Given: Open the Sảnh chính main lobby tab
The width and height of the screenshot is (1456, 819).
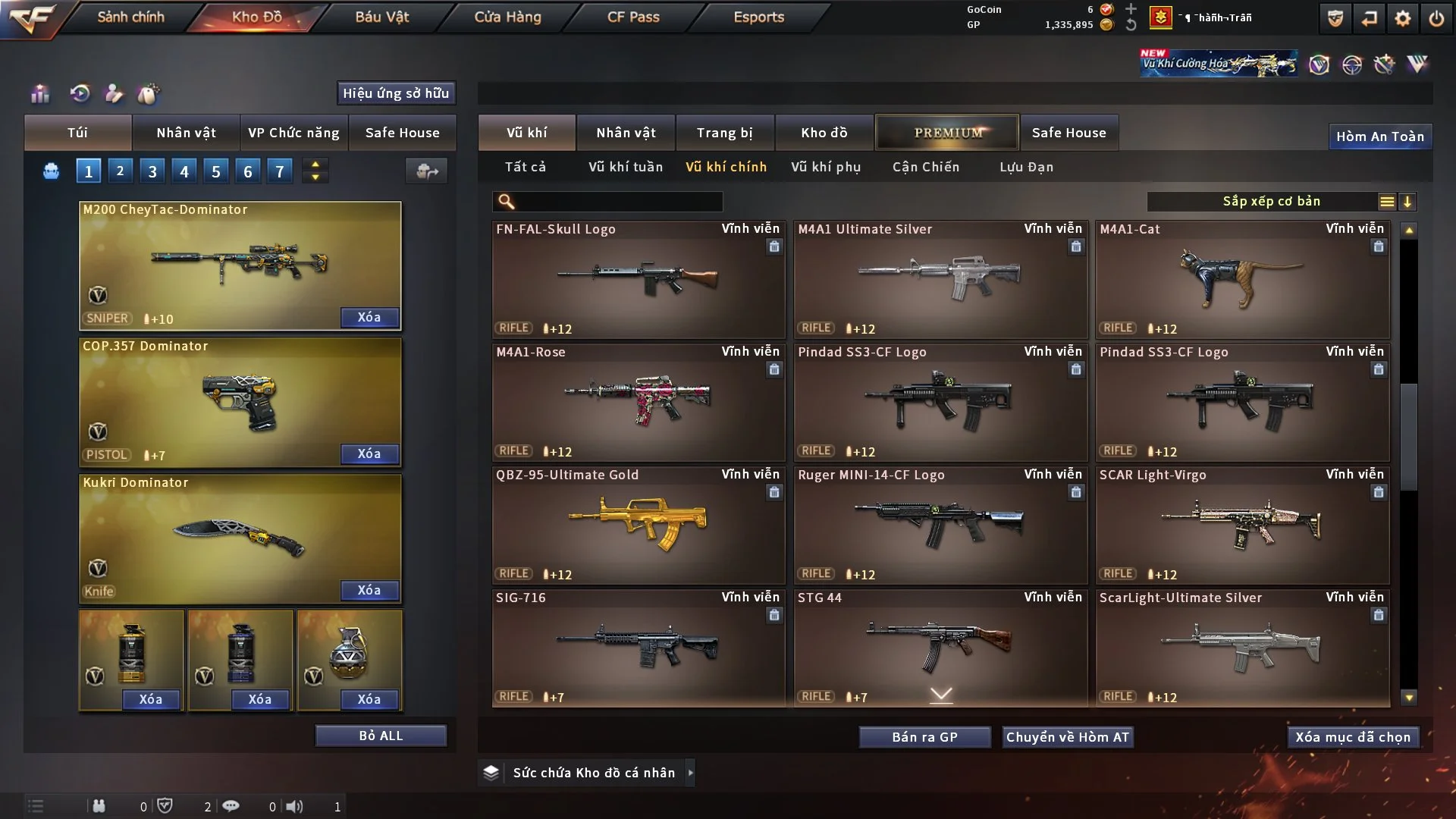Looking at the screenshot, I should click(130, 17).
